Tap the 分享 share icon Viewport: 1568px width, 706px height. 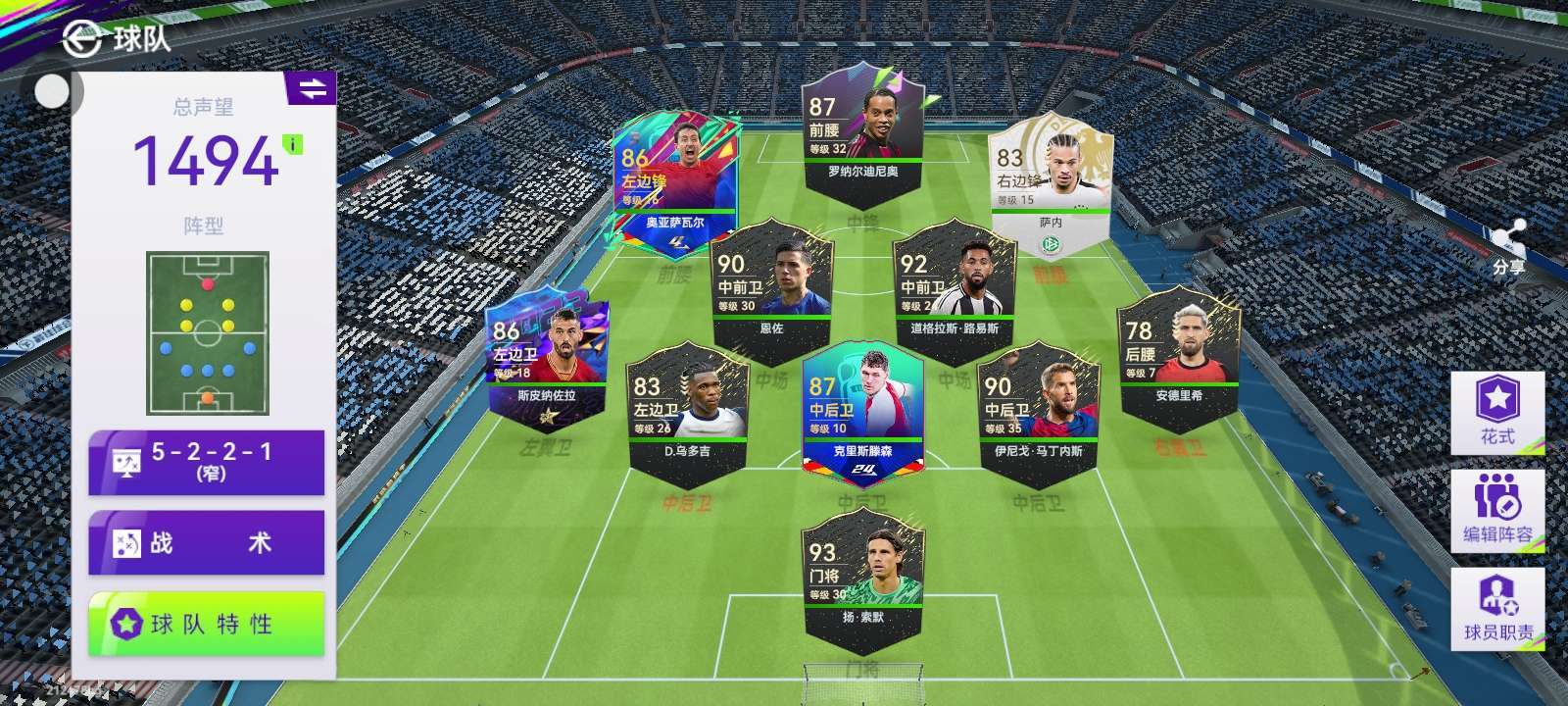[x=1507, y=245]
